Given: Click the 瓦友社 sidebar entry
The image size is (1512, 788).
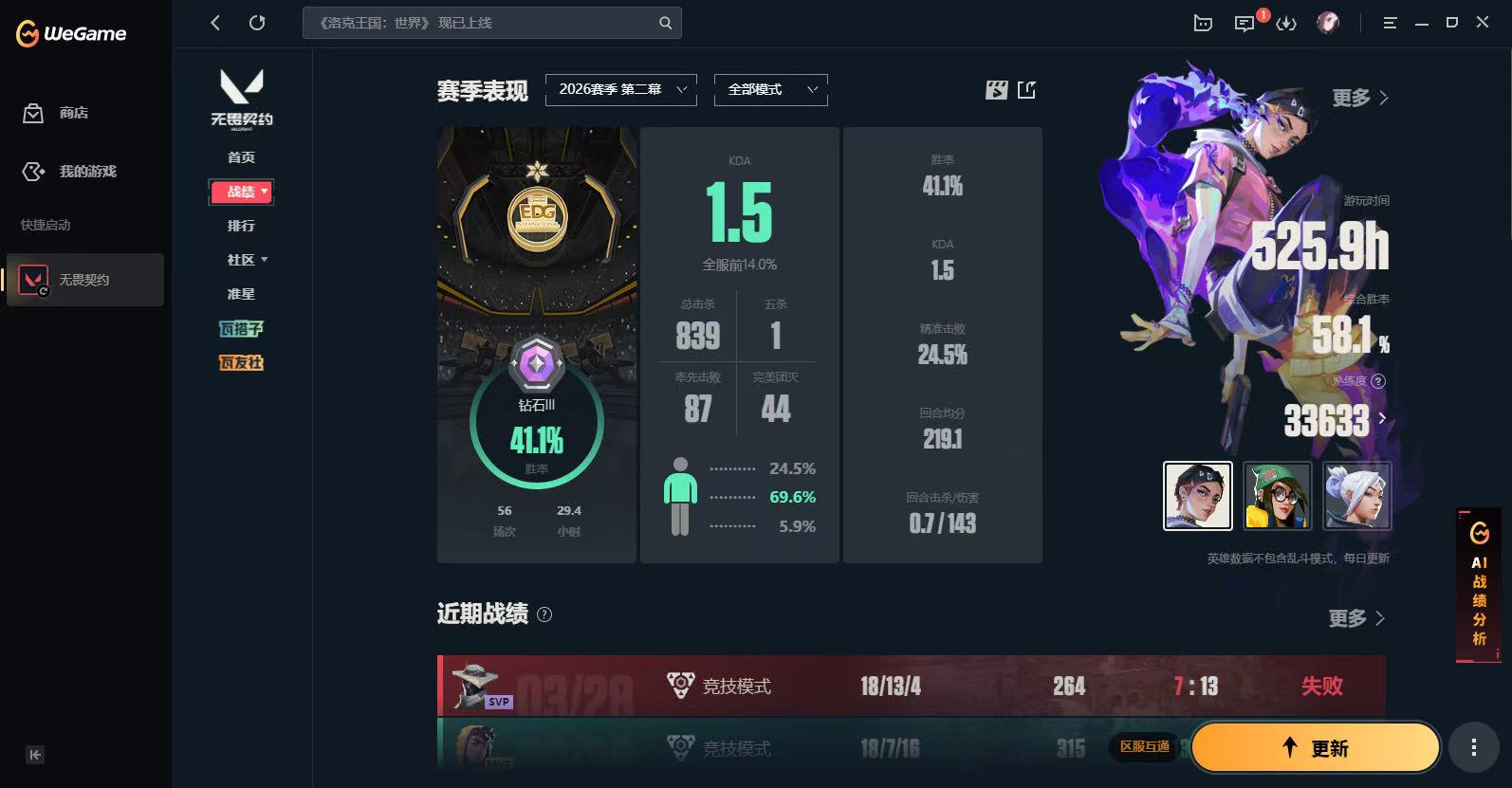Looking at the screenshot, I should [241, 362].
